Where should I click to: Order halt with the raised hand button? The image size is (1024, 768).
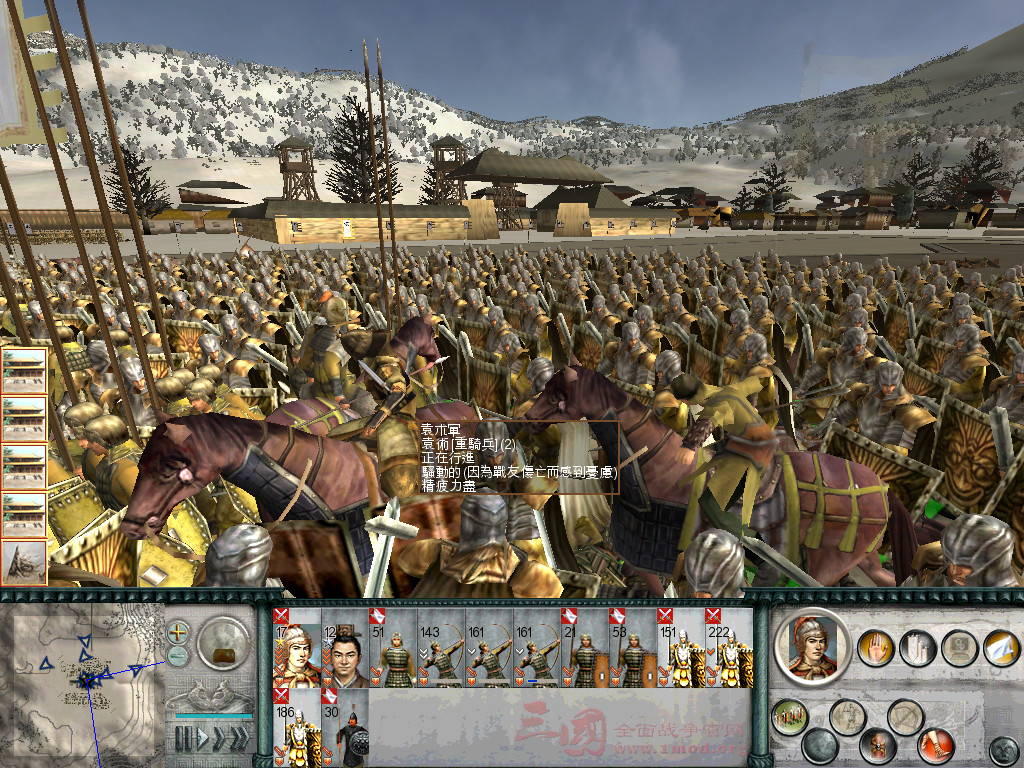click(x=877, y=647)
